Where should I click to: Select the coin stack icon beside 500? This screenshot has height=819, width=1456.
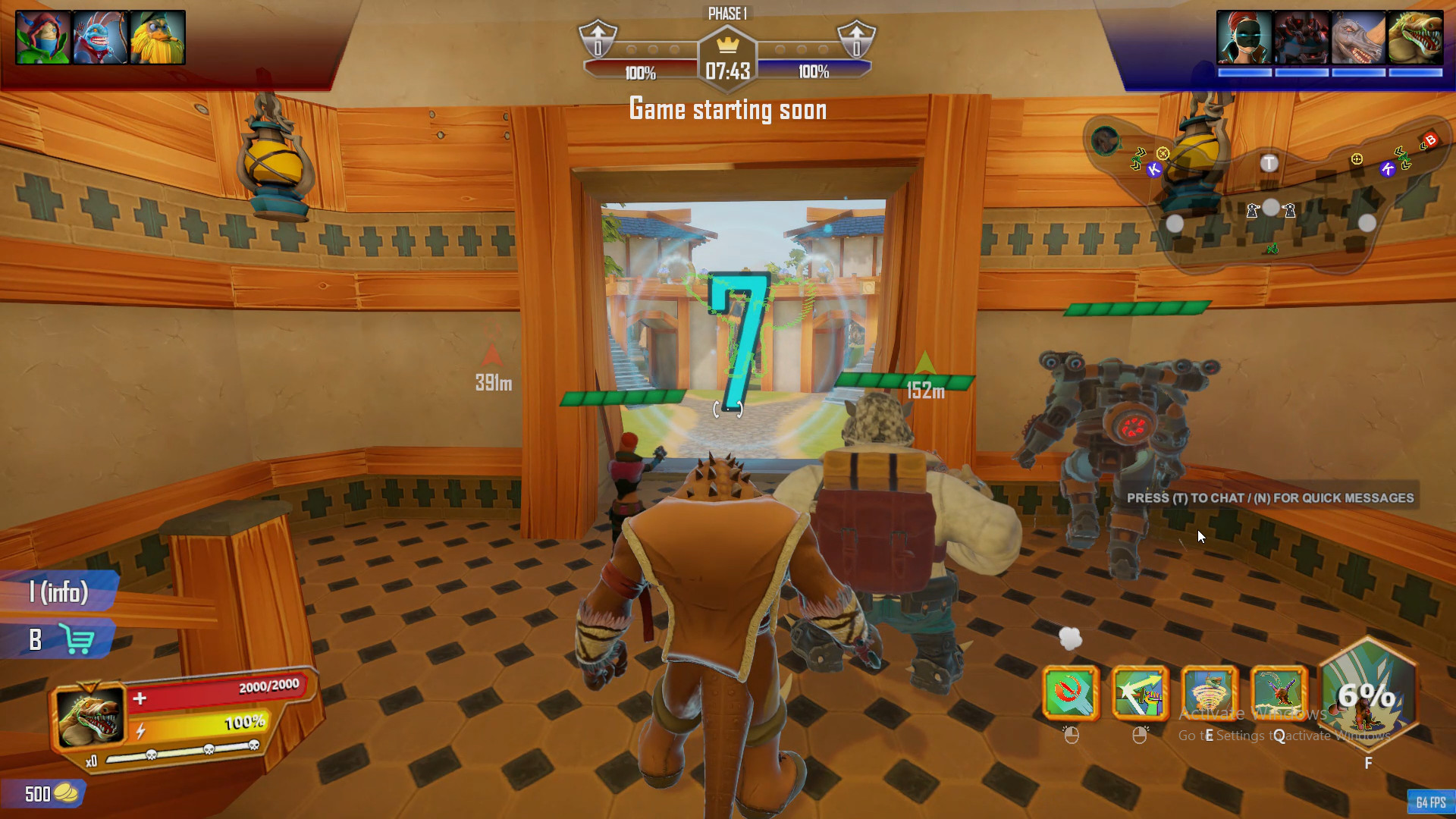click(x=68, y=795)
